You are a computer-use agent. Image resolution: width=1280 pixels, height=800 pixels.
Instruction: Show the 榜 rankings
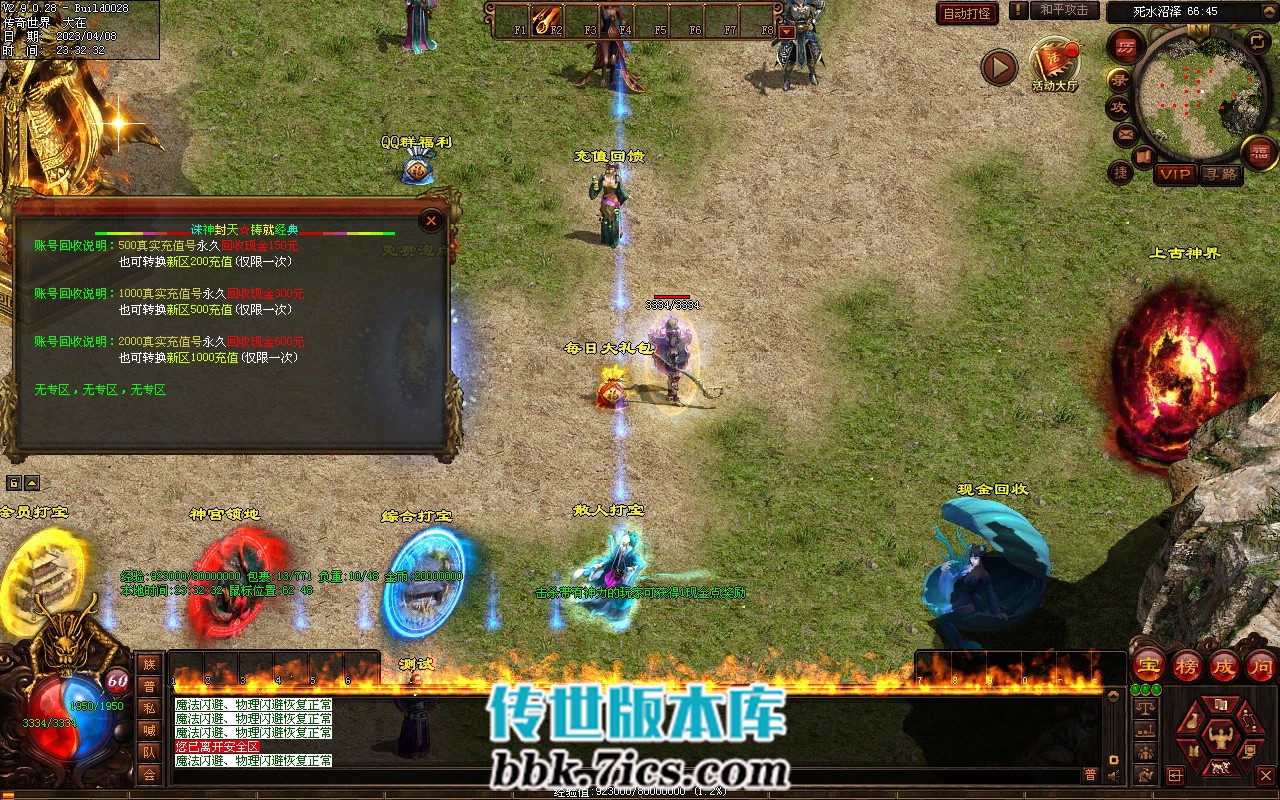(1187, 665)
